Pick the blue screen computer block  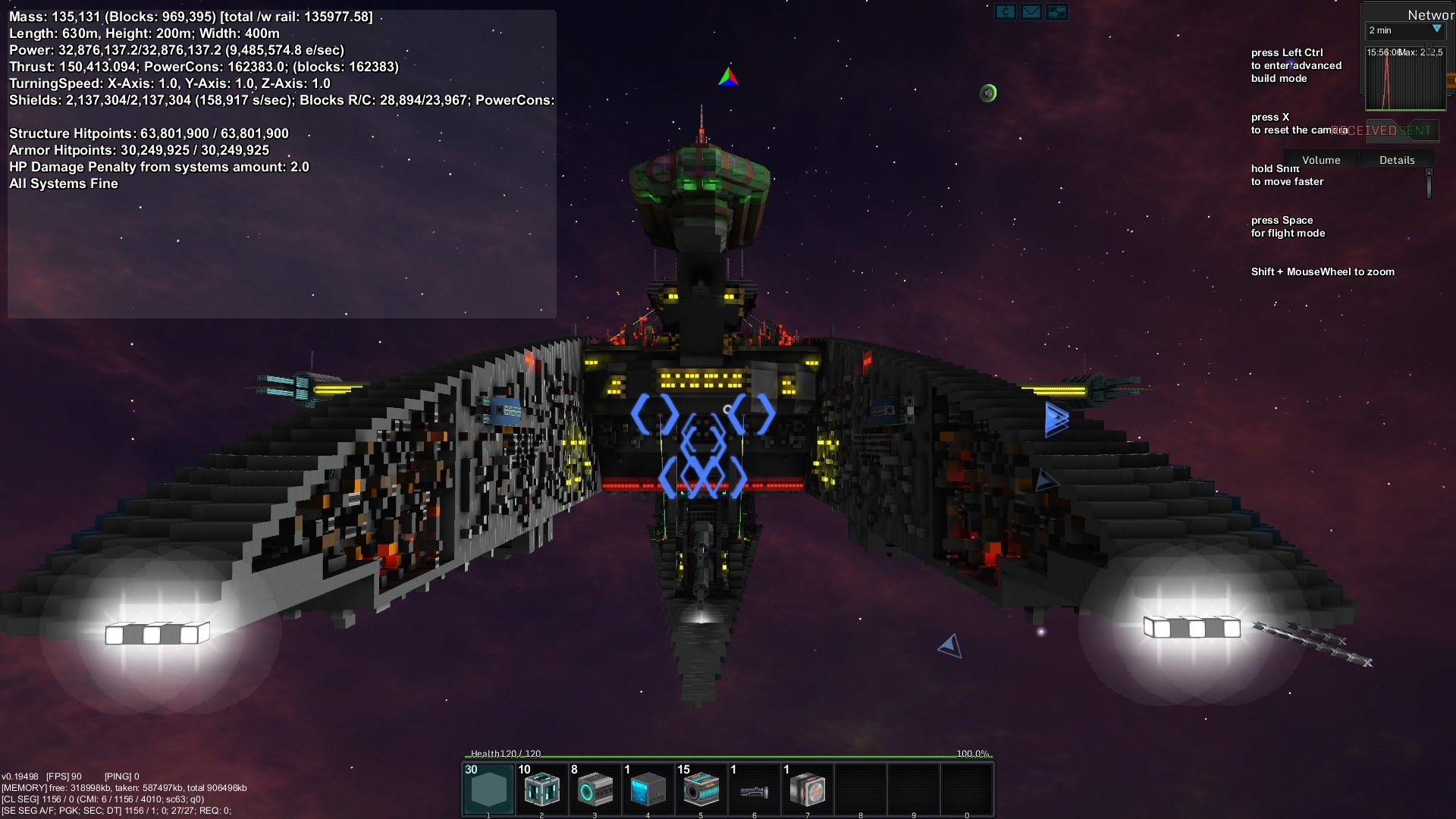648,789
